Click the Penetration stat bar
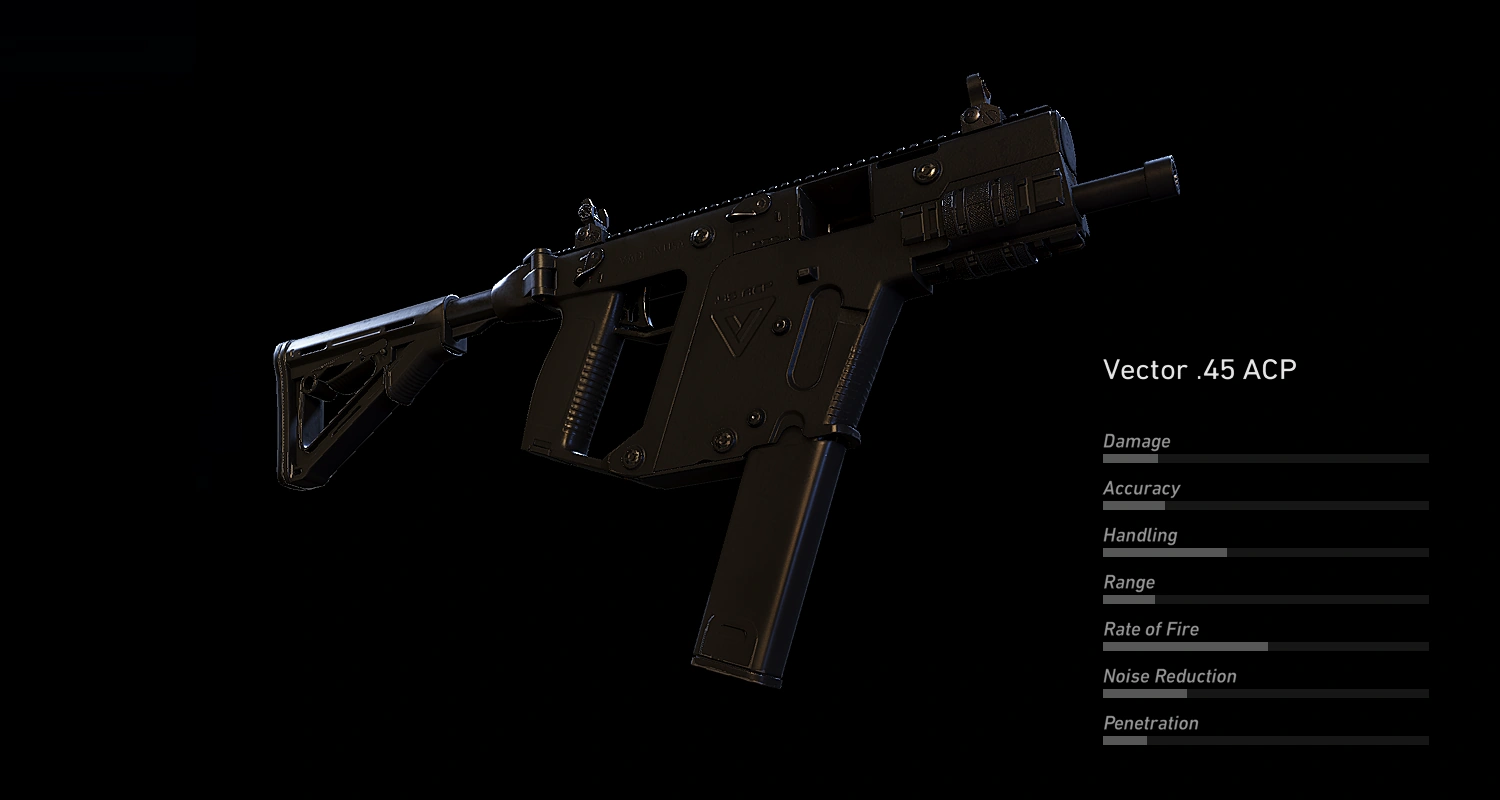1500x800 pixels. [1265, 738]
